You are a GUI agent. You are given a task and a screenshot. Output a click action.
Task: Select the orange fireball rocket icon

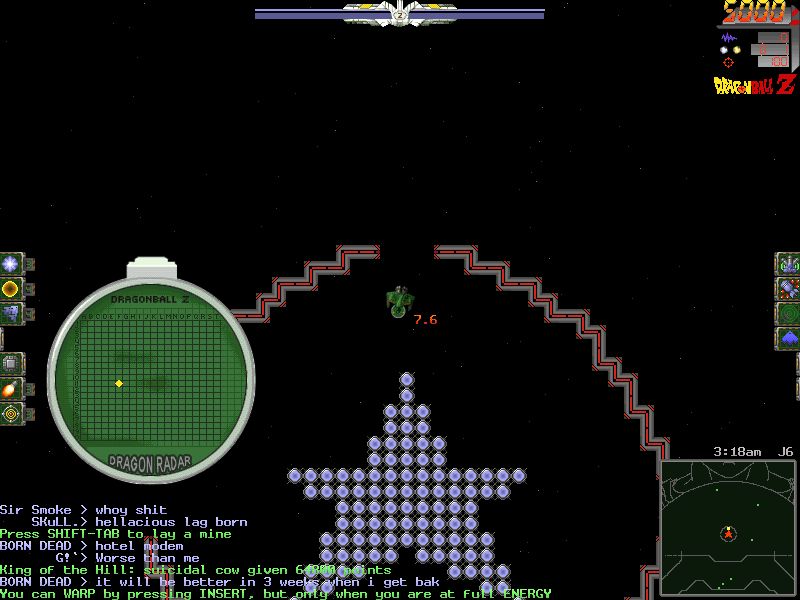point(11,388)
